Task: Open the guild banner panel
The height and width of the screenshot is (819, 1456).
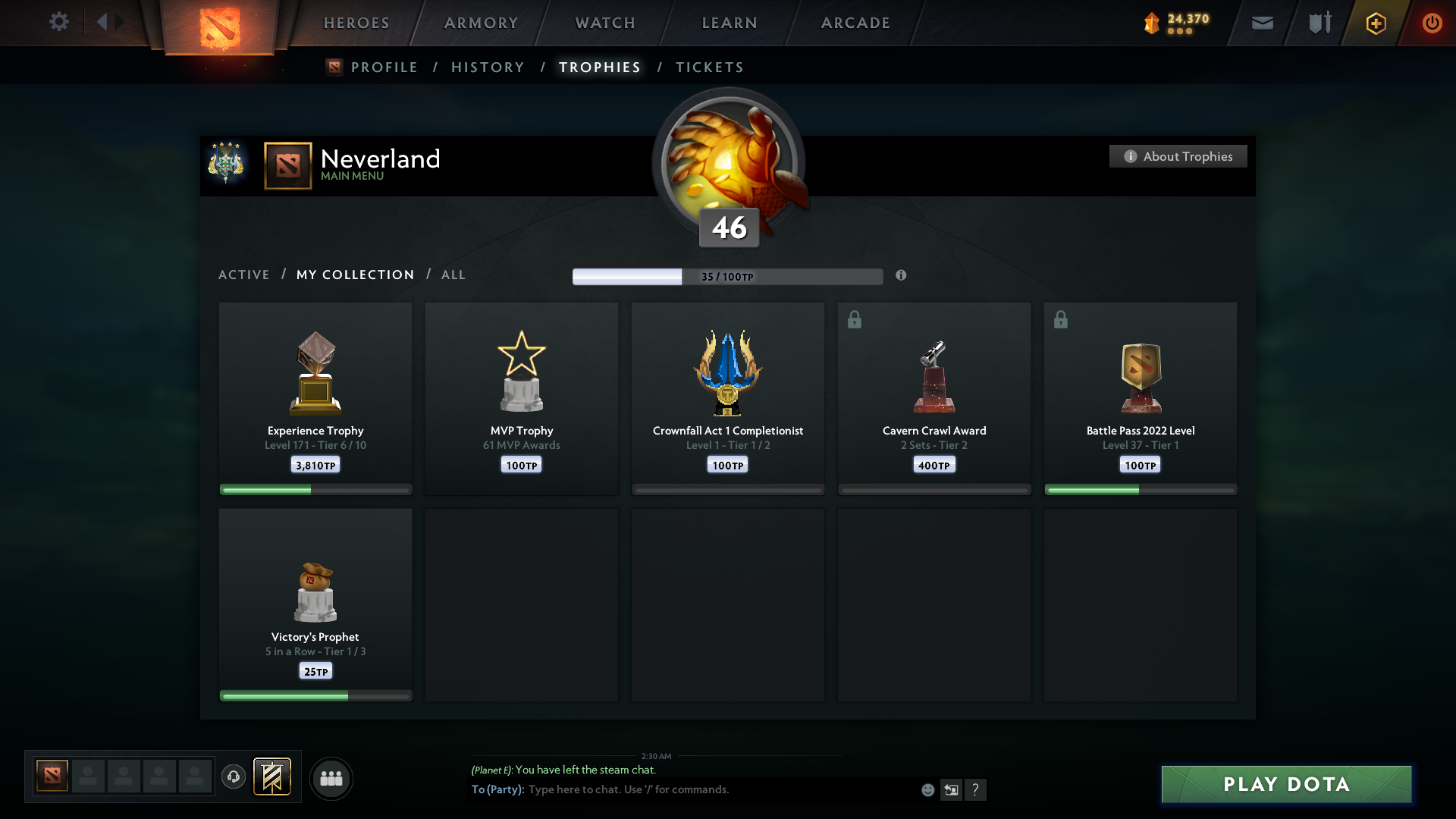Action: point(273,777)
